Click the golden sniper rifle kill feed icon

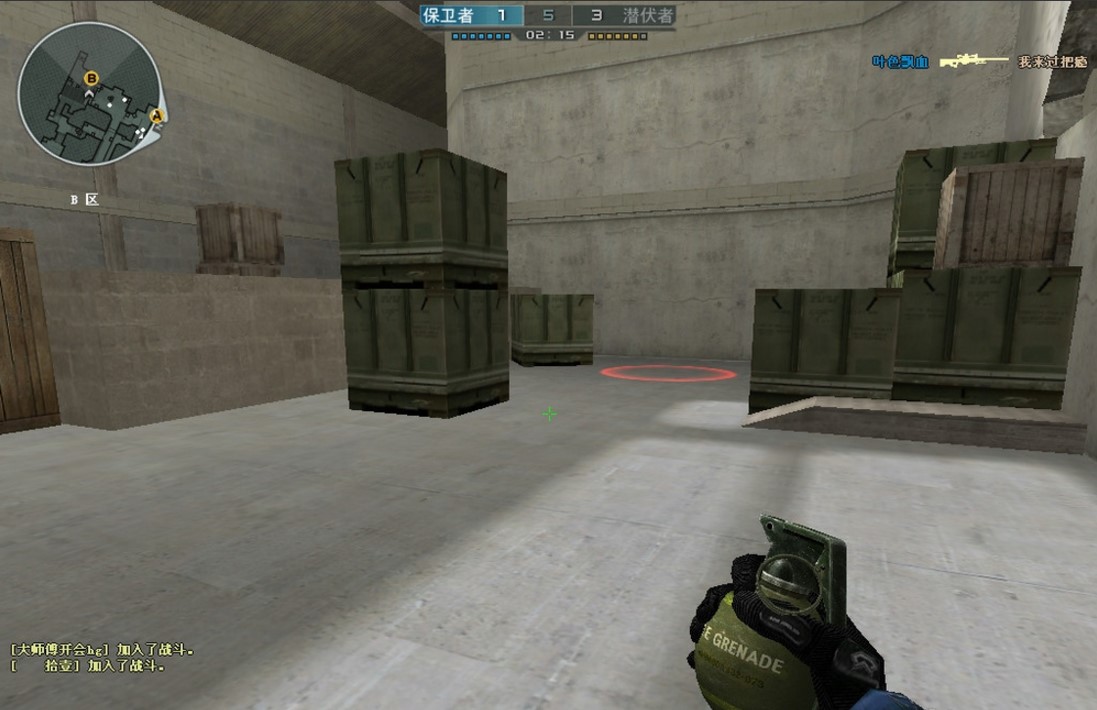coord(972,61)
